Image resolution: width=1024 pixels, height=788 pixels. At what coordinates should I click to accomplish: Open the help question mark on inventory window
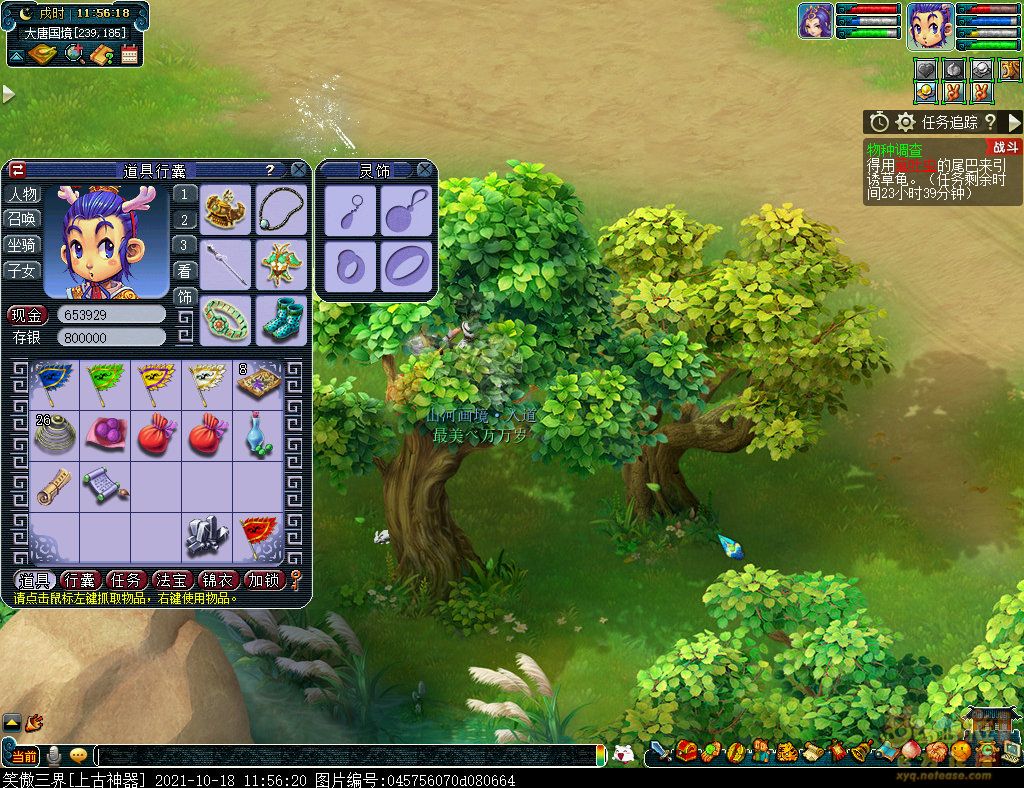pos(269,170)
